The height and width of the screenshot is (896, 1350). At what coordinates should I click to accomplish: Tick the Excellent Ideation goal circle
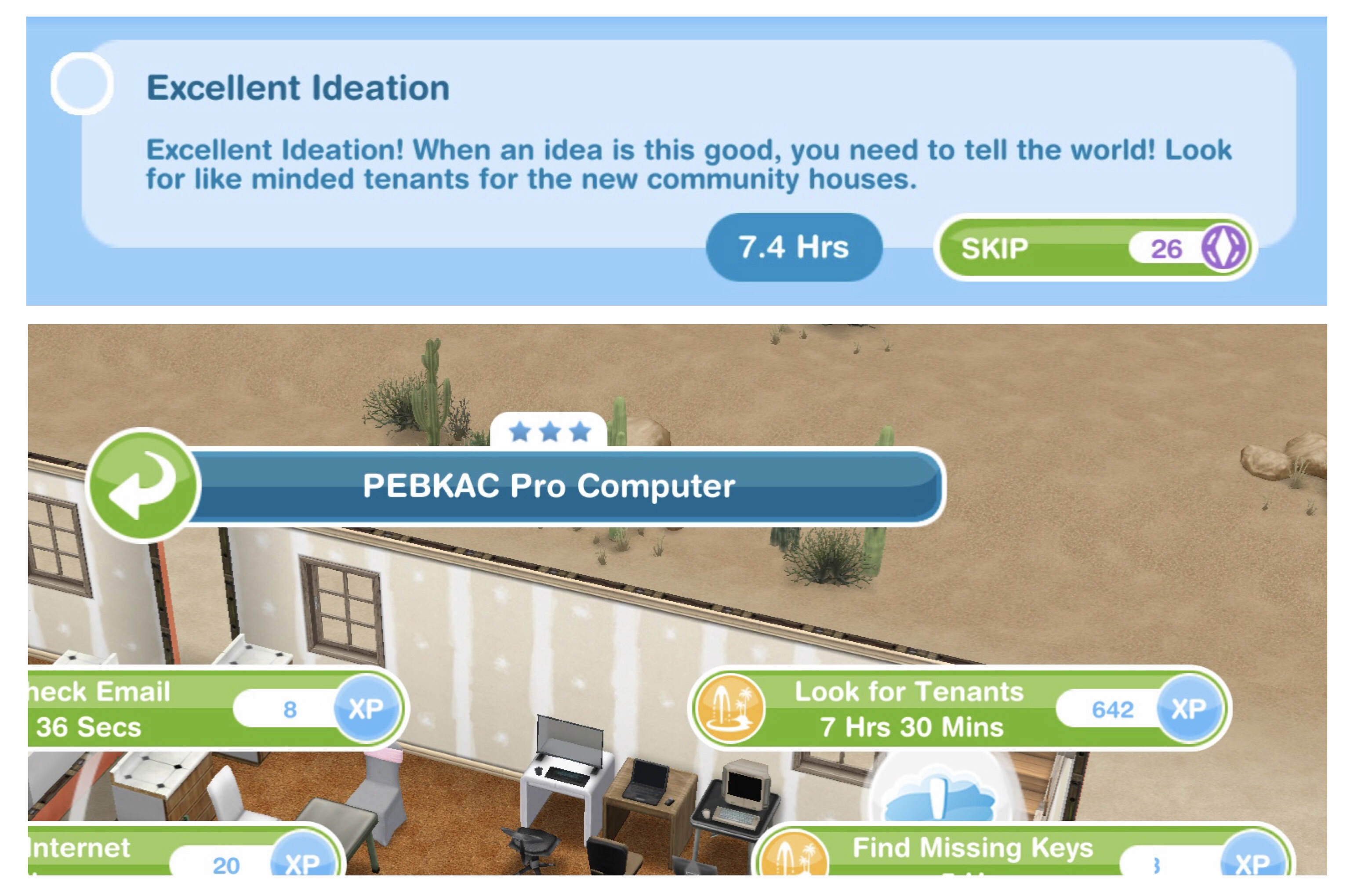82,84
